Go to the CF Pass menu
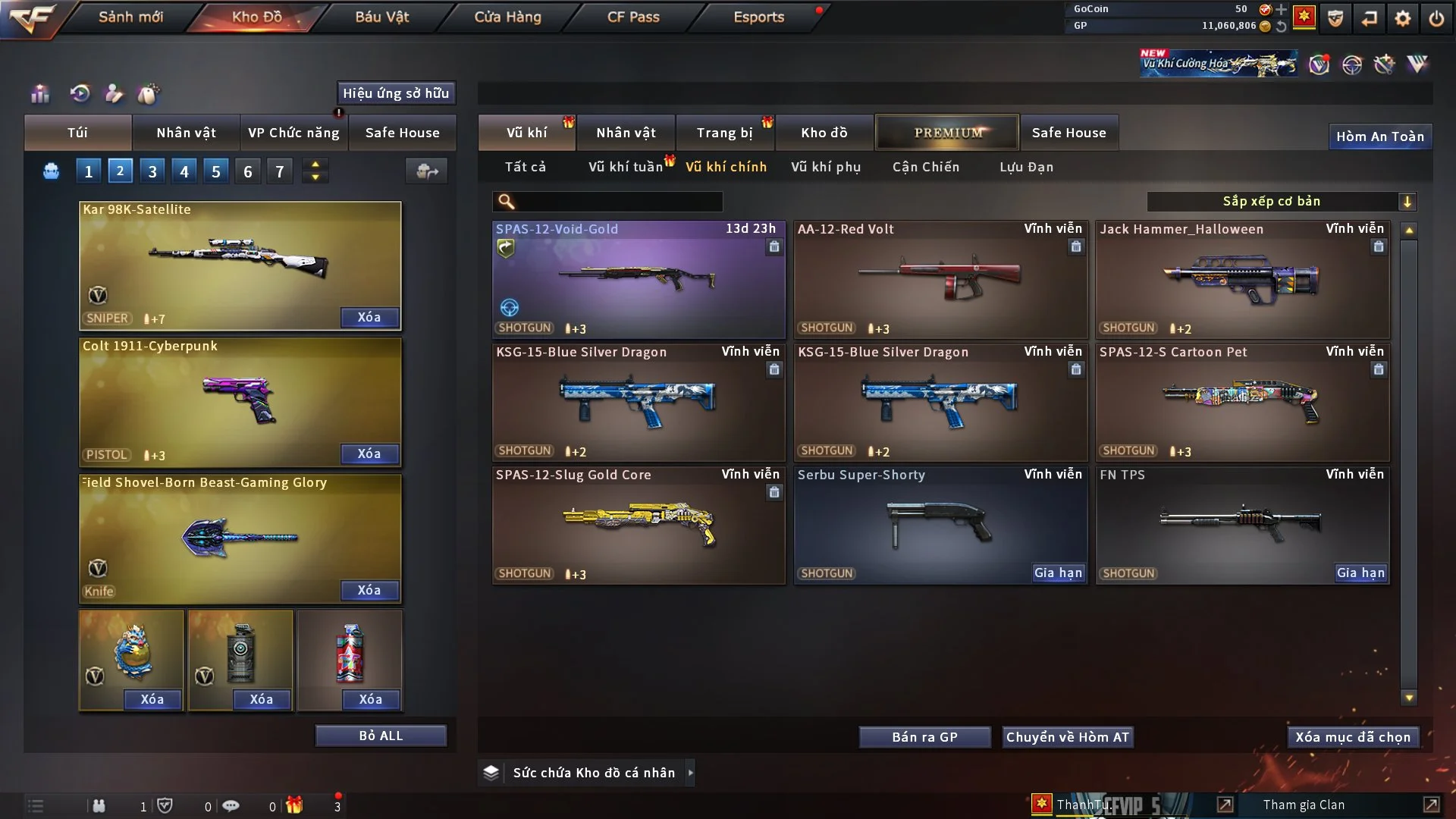1456x819 pixels. (x=633, y=17)
